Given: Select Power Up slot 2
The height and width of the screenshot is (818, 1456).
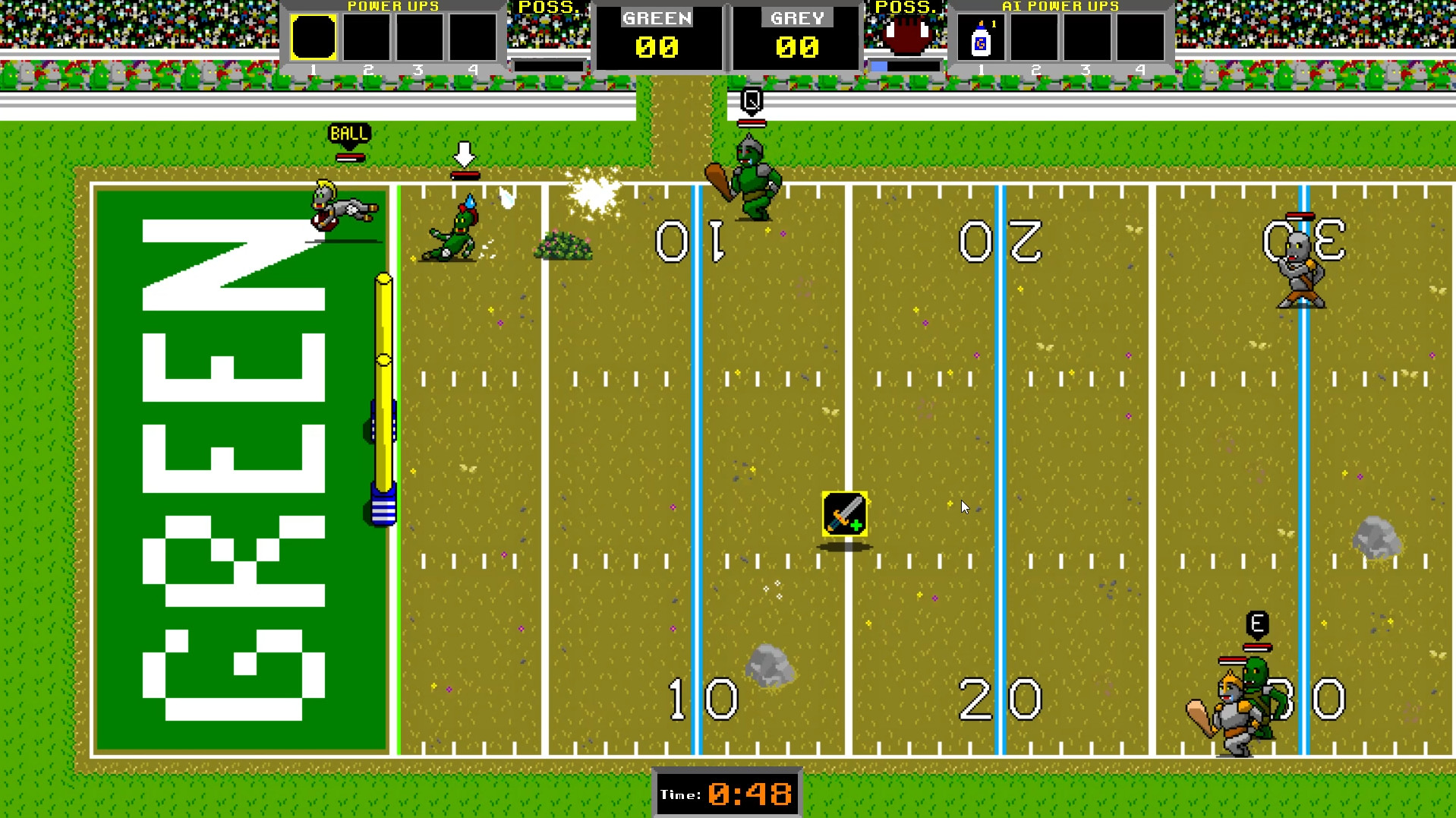Looking at the screenshot, I should click(x=367, y=36).
